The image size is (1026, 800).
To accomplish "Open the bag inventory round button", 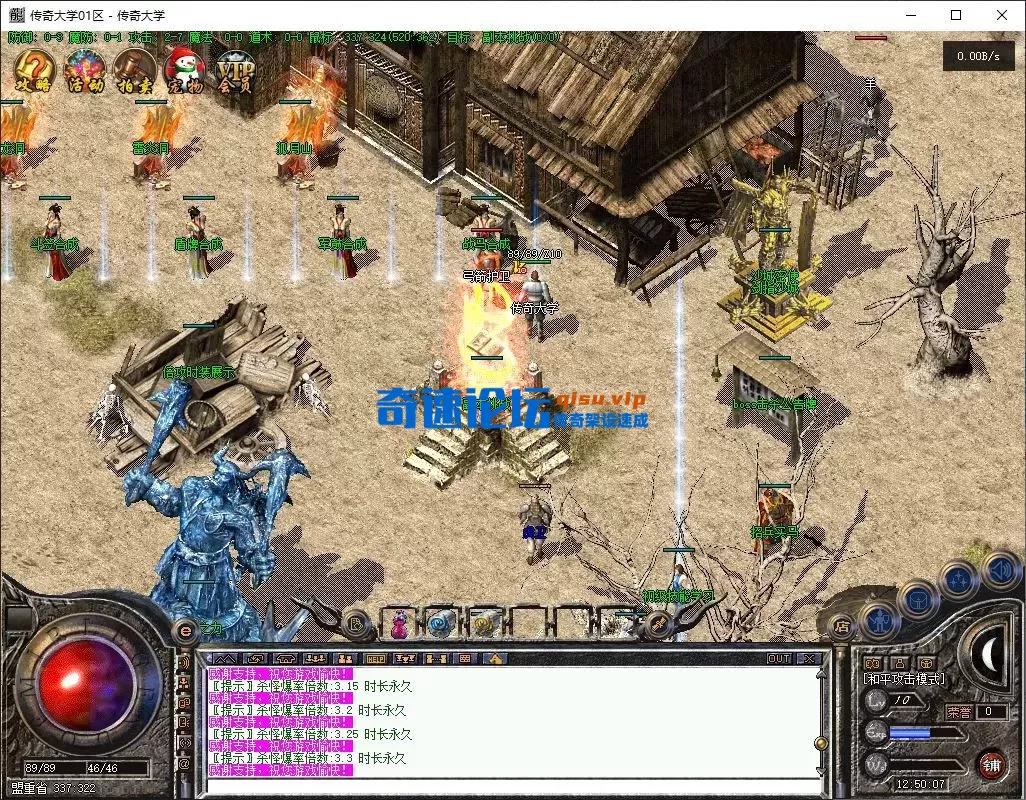I will coord(917,600).
